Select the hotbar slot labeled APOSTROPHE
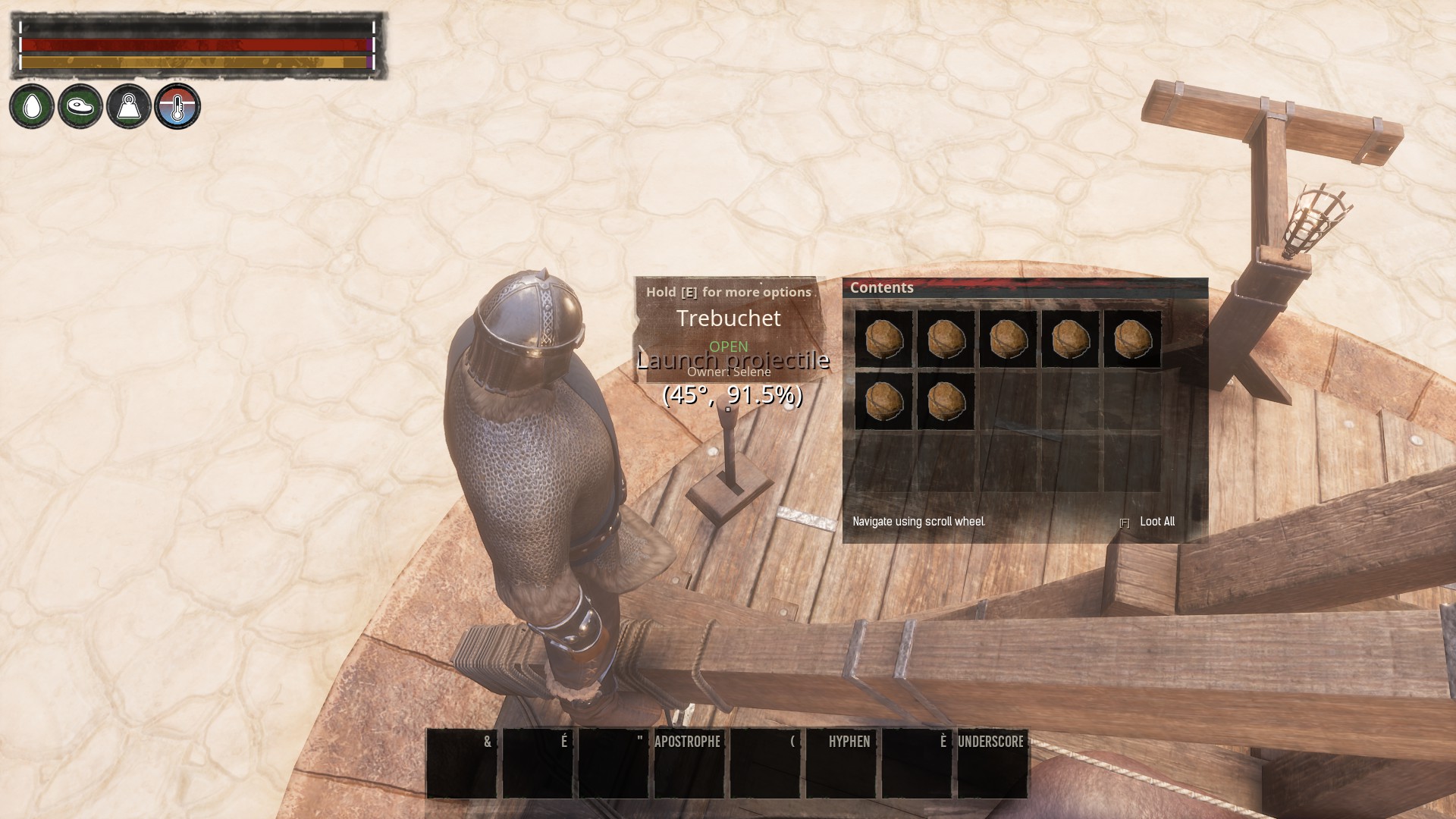The width and height of the screenshot is (1456, 819). [689, 764]
